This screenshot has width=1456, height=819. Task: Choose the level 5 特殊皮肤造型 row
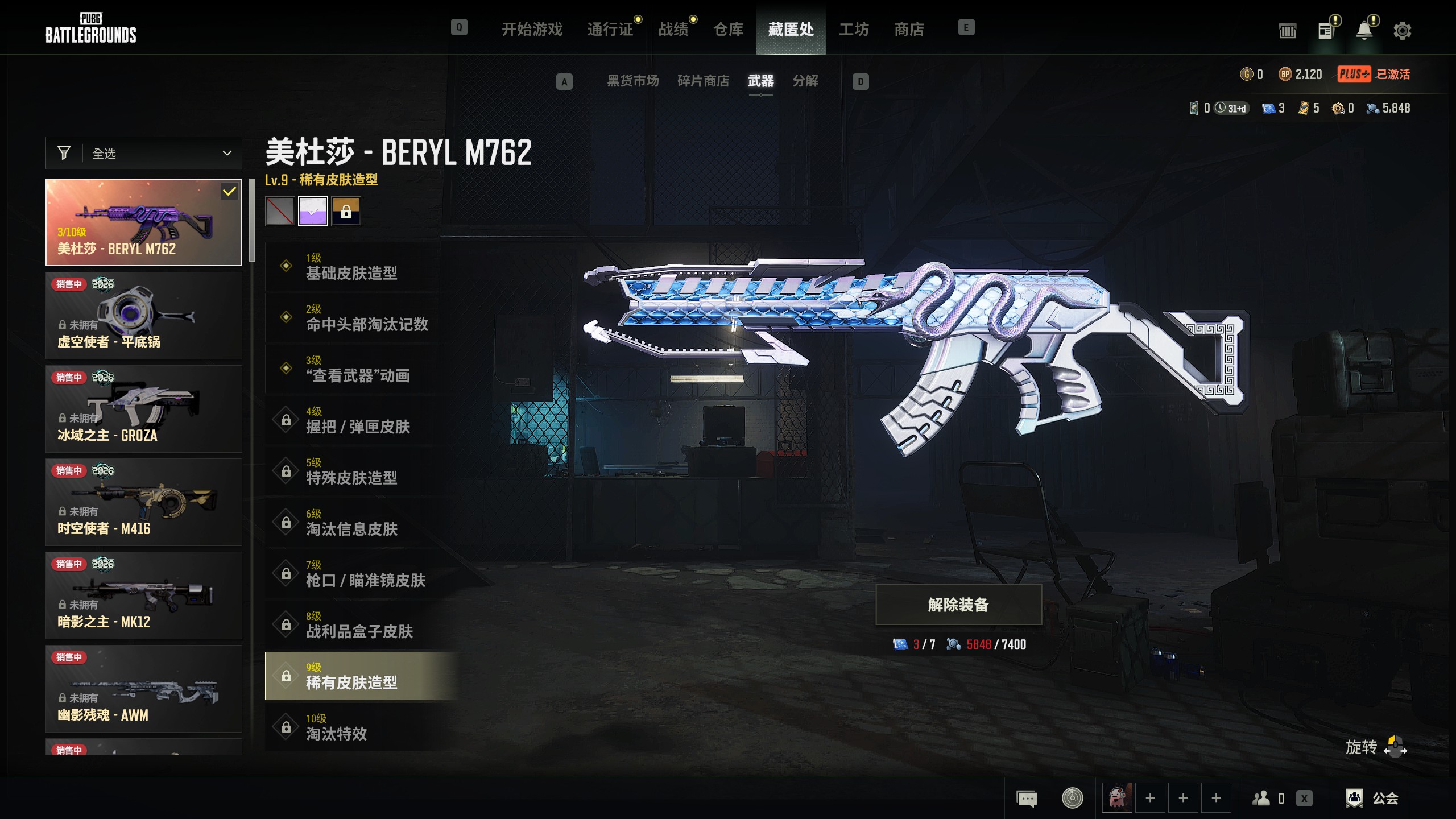[362, 471]
